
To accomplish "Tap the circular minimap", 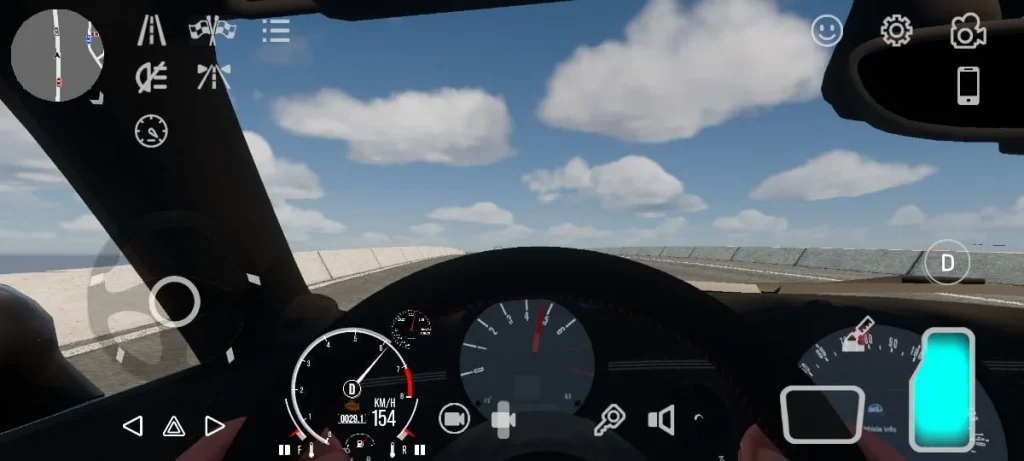I will (57, 55).
